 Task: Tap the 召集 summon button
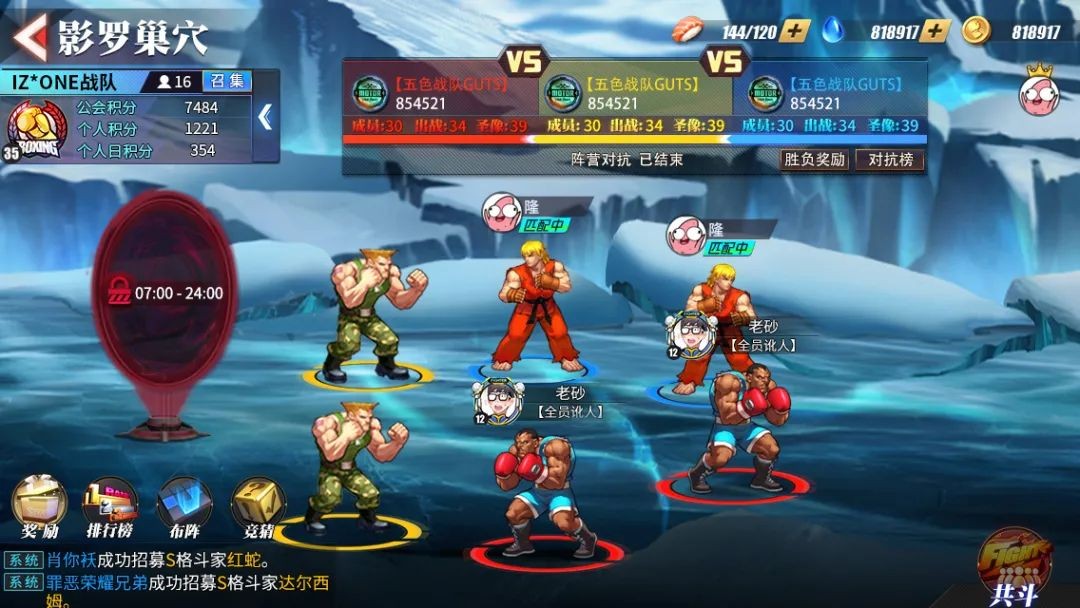coord(227,82)
